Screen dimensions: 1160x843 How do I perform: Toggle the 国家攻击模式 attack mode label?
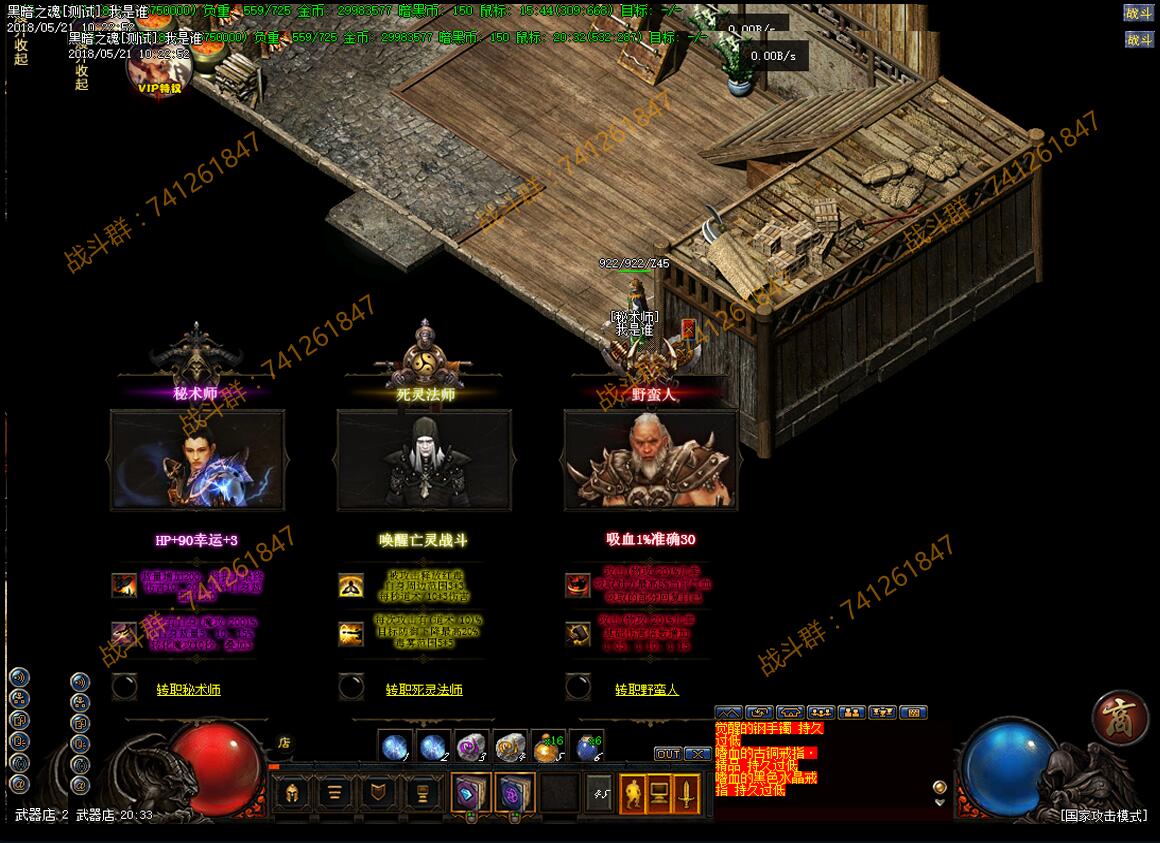click(1103, 816)
